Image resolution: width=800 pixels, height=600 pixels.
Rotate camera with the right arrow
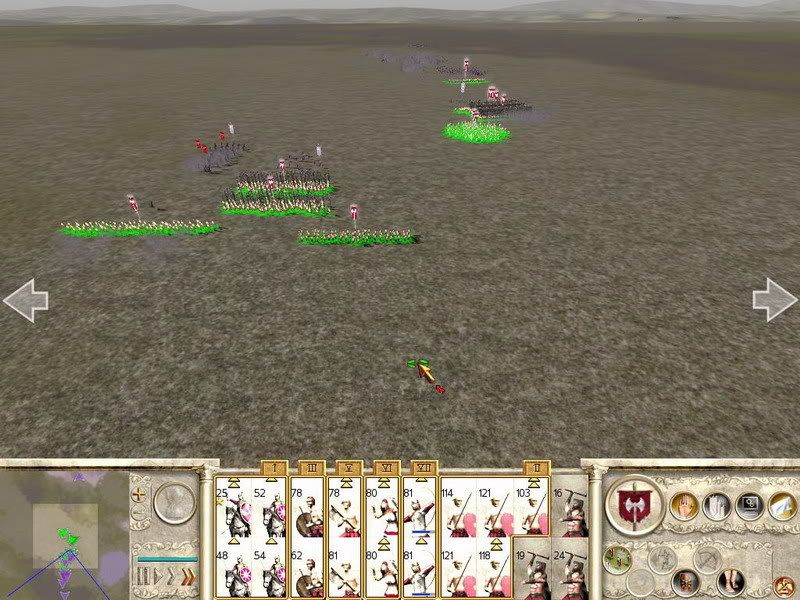coord(775,300)
